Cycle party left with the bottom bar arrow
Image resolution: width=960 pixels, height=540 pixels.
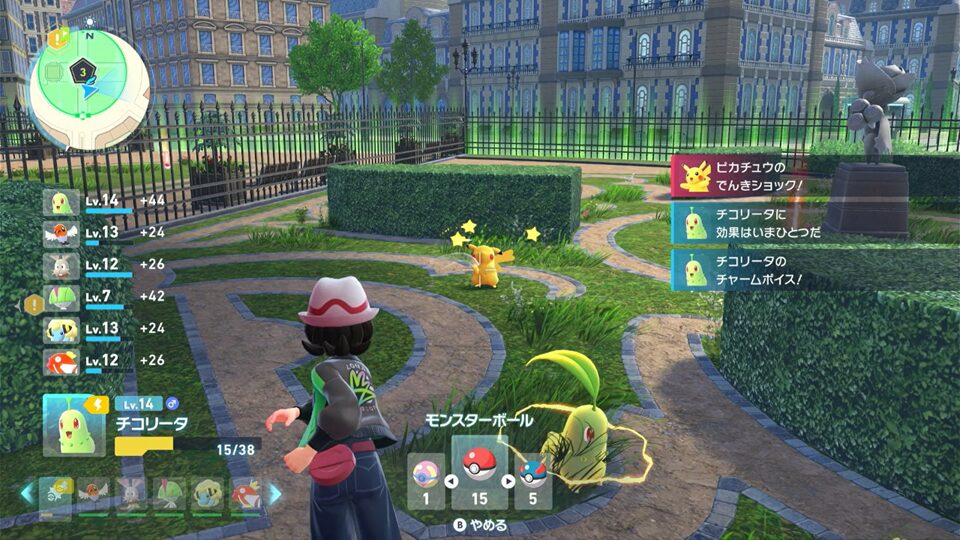tap(27, 493)
